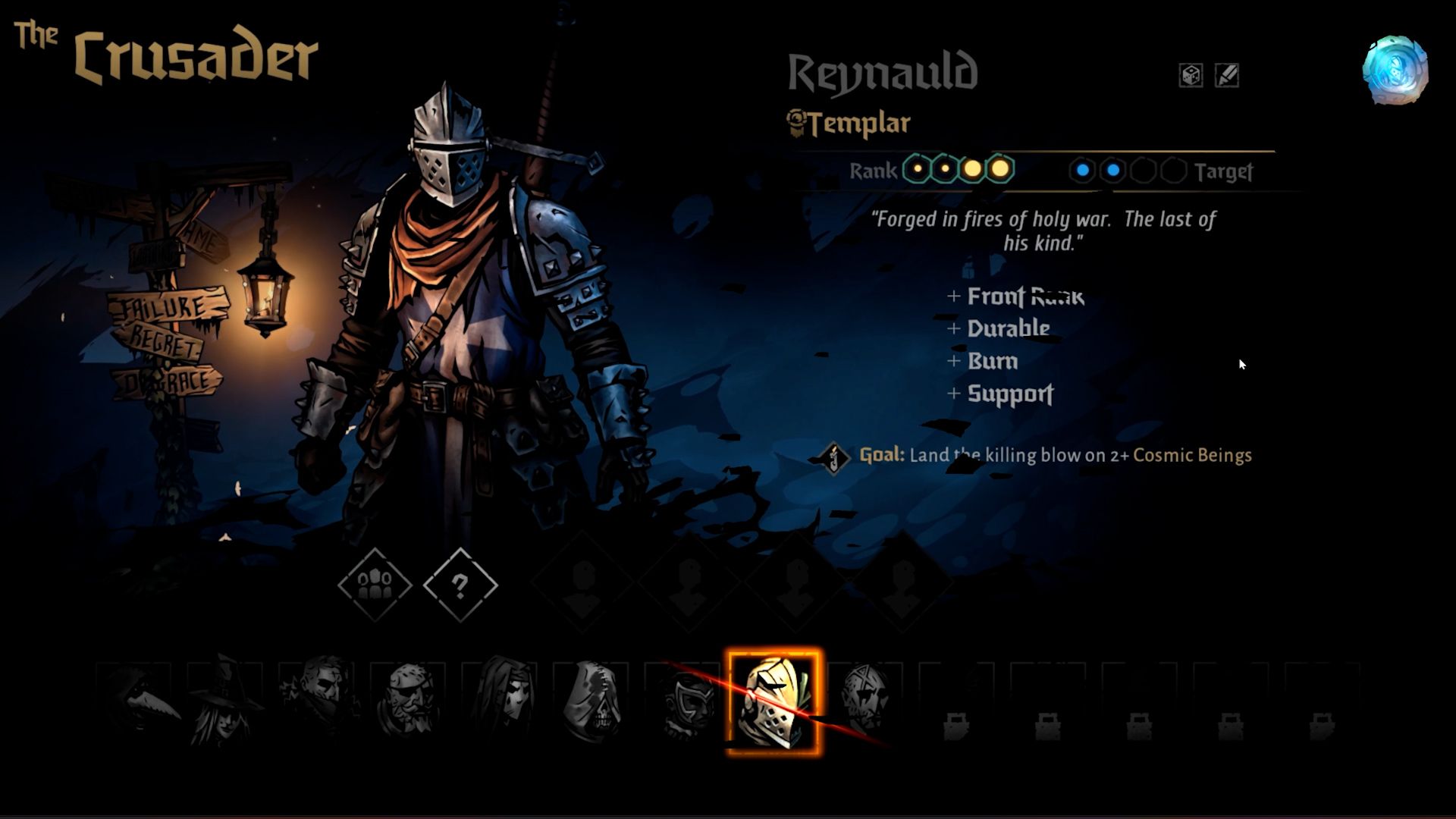Screen dimensions: 1456x819
Task: Select the eyepatch Man-at-Arms portrait
Action: (x=409, y=701)
